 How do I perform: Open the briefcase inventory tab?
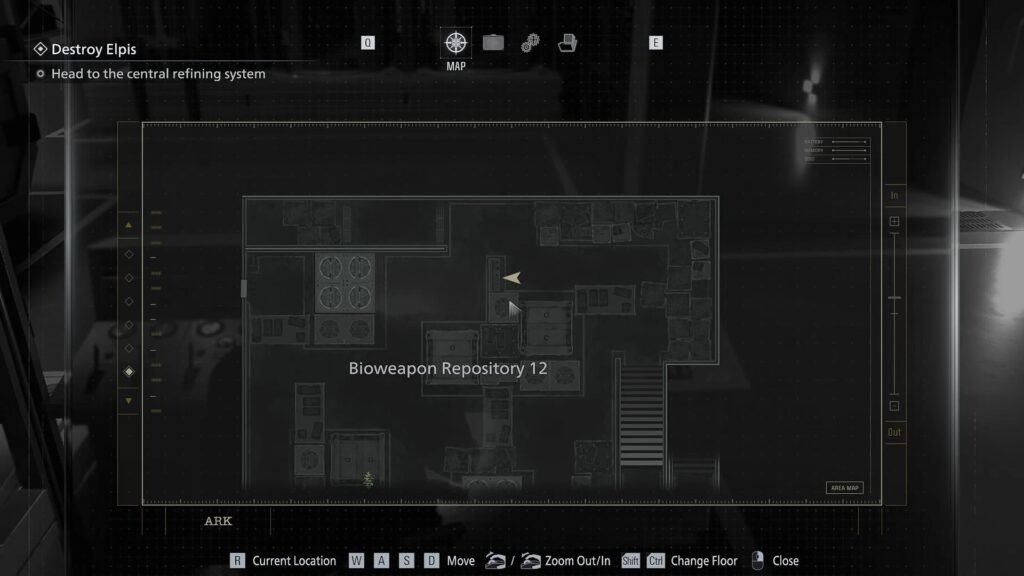[493, 43]
